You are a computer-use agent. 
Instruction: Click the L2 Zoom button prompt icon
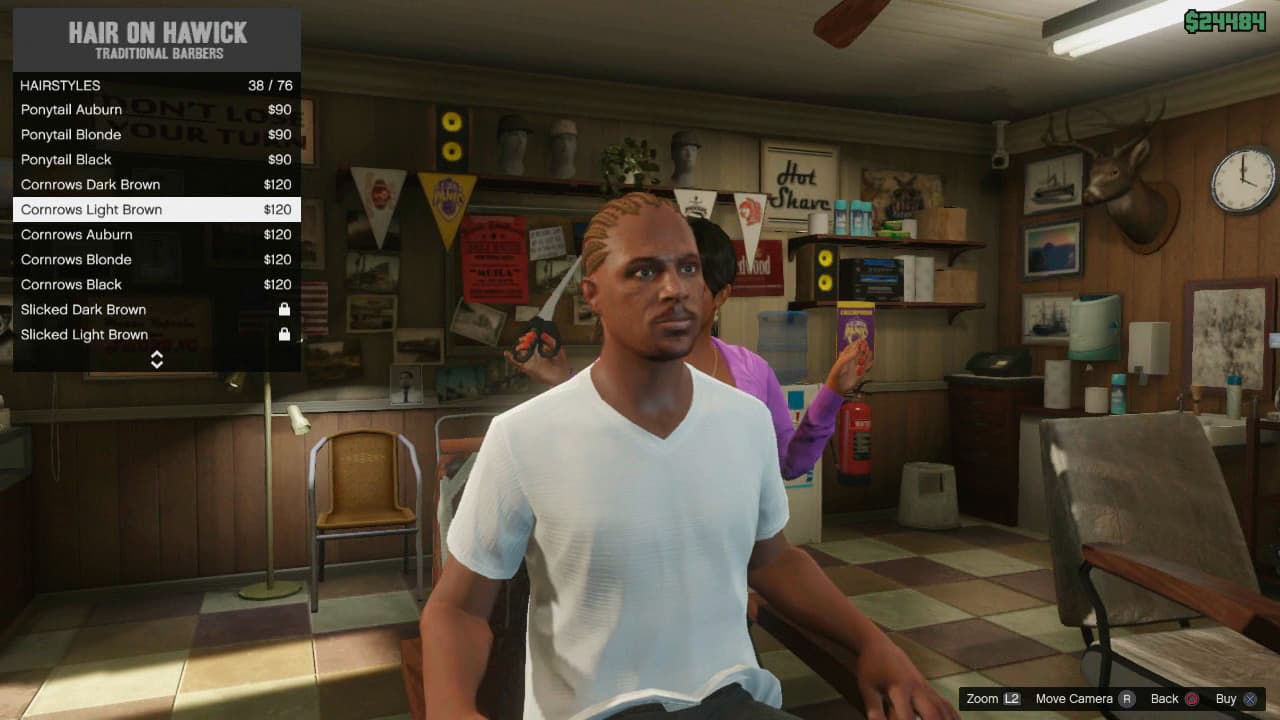[x=1012, y=699]
